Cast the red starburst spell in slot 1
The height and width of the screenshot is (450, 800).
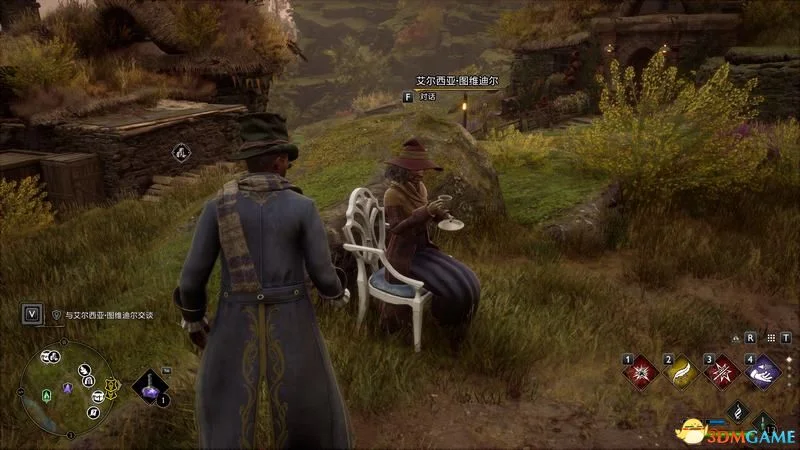tap(642, 373)
